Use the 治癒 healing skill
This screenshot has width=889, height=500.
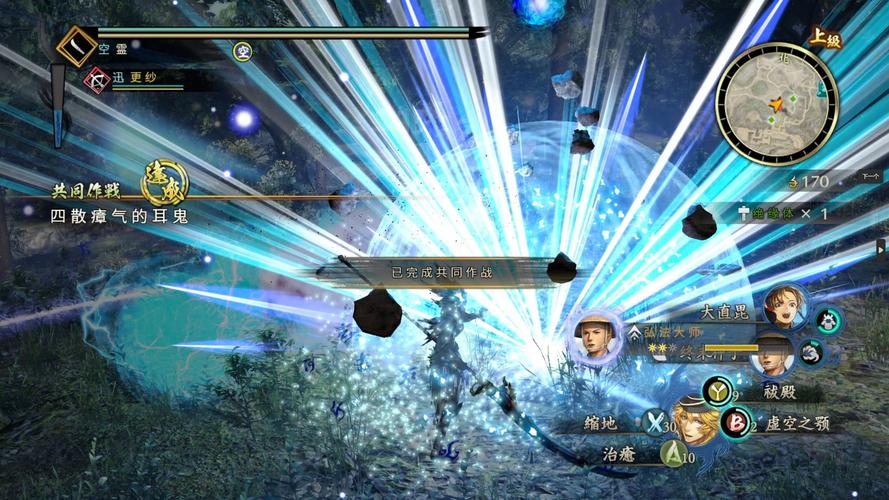673,455
